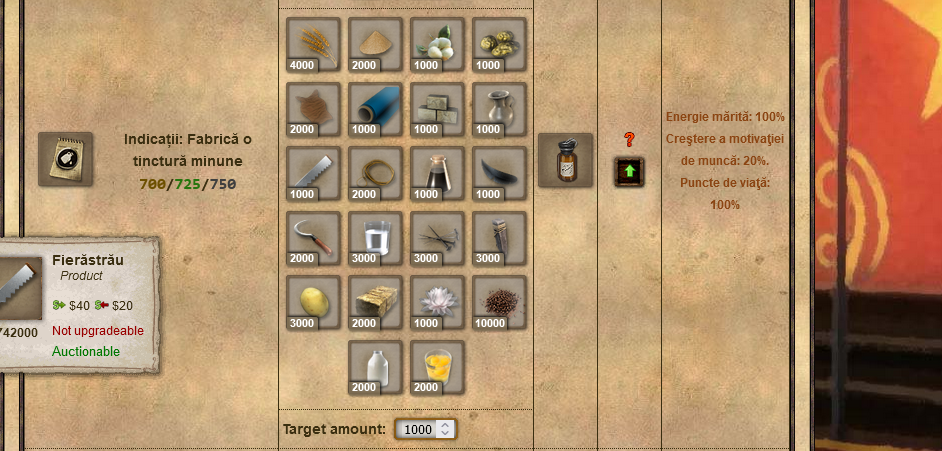942x451 pixels.
Task: Select the wheat ingredient slot
Action: point(313,44)
